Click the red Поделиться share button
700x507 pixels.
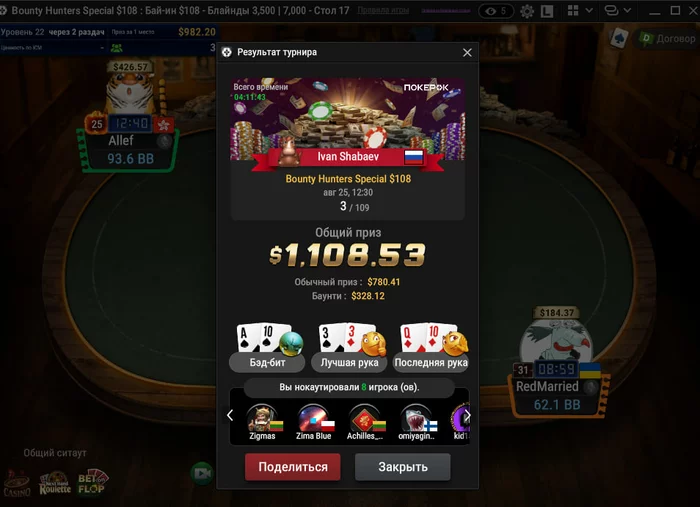(293, 467)
